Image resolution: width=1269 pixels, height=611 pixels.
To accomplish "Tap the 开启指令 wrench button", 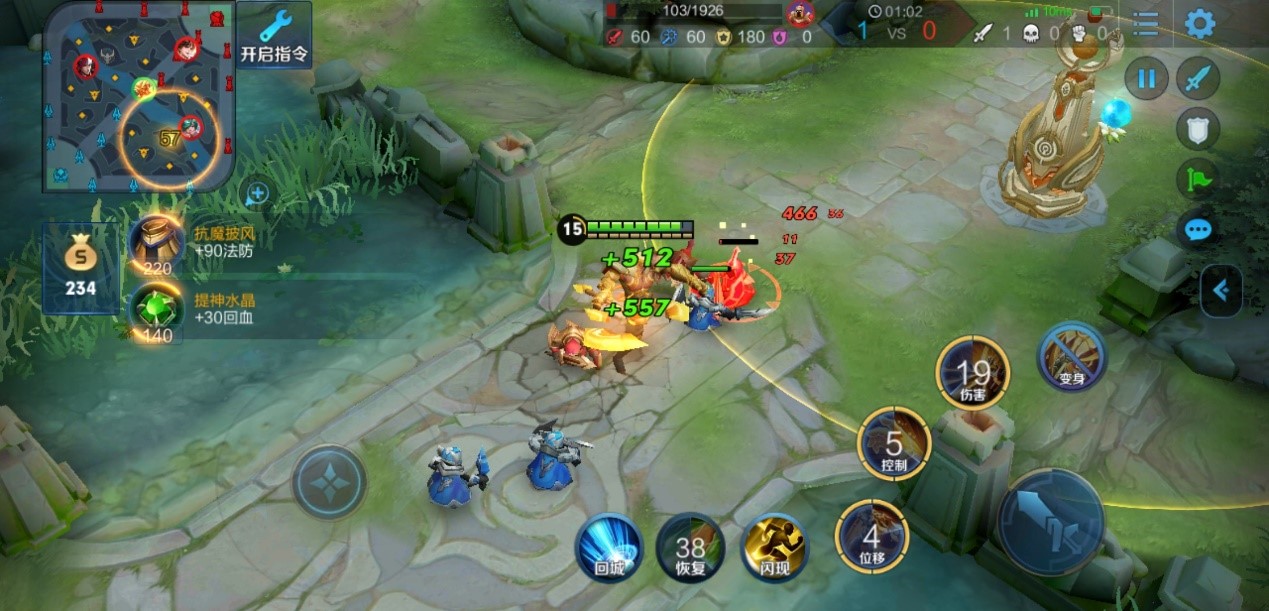I will (x=274, y=35).
